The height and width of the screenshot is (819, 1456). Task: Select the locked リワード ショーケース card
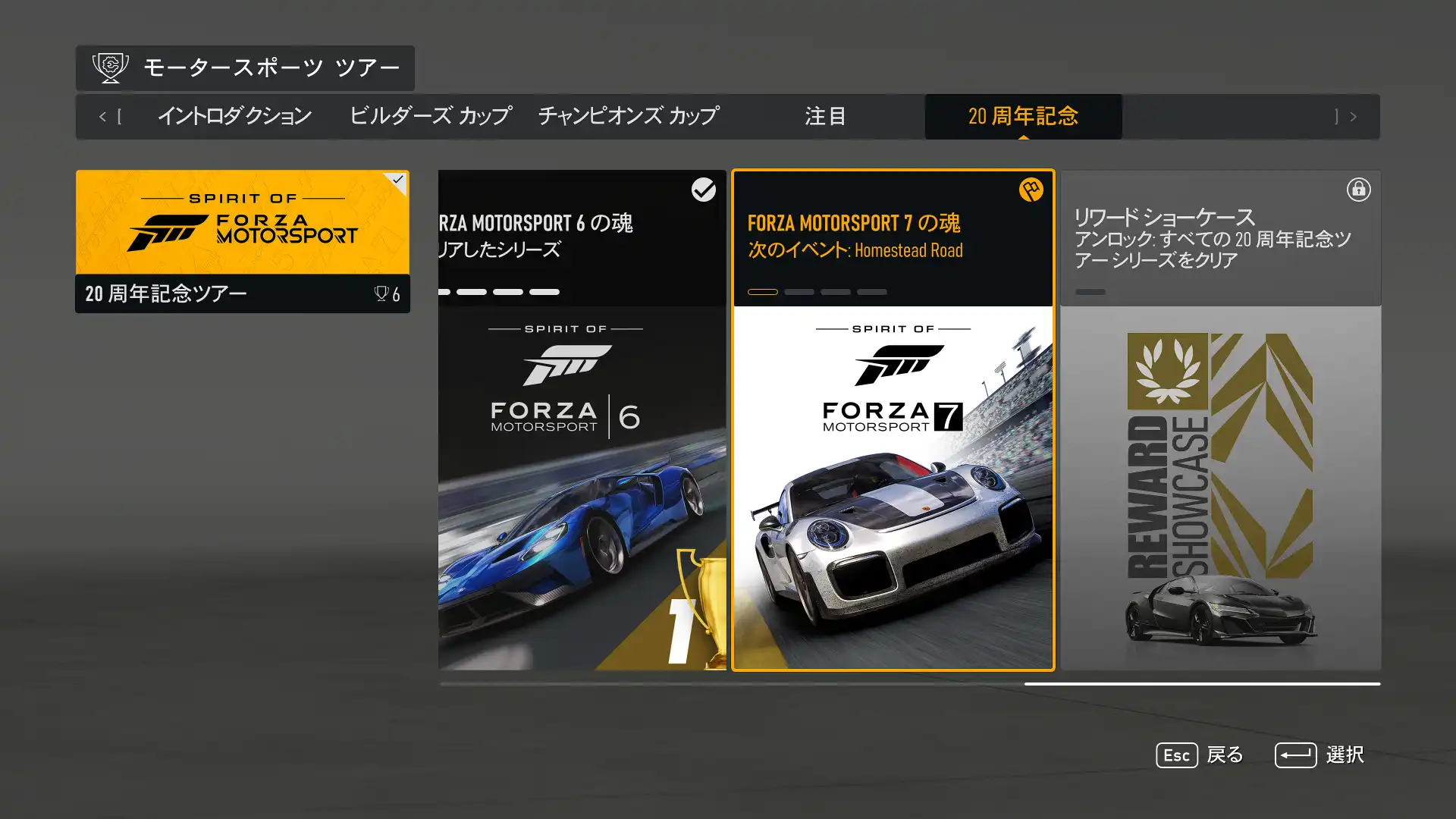tap(1220, 419)
